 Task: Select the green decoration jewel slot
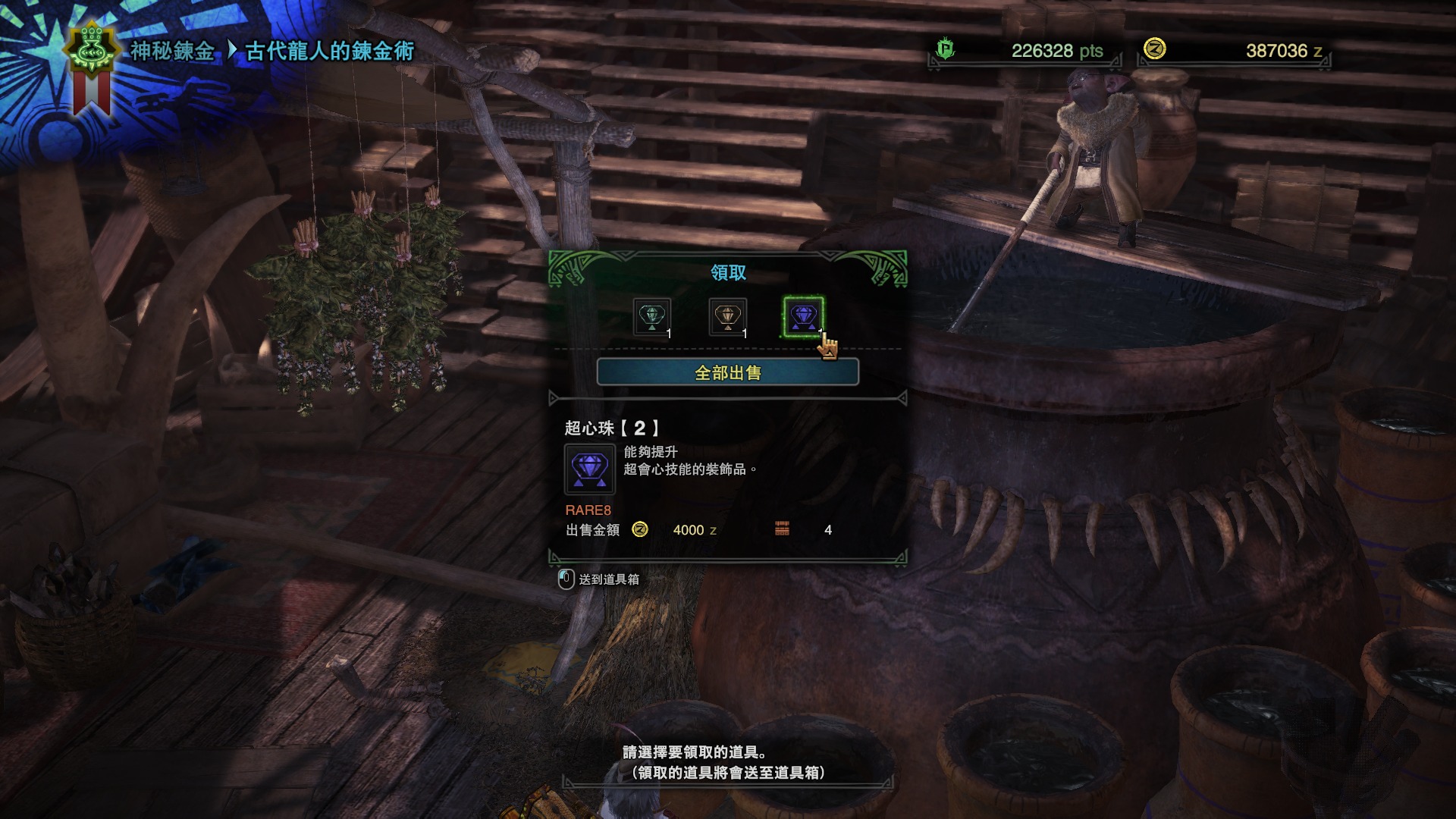pos(652,317)
